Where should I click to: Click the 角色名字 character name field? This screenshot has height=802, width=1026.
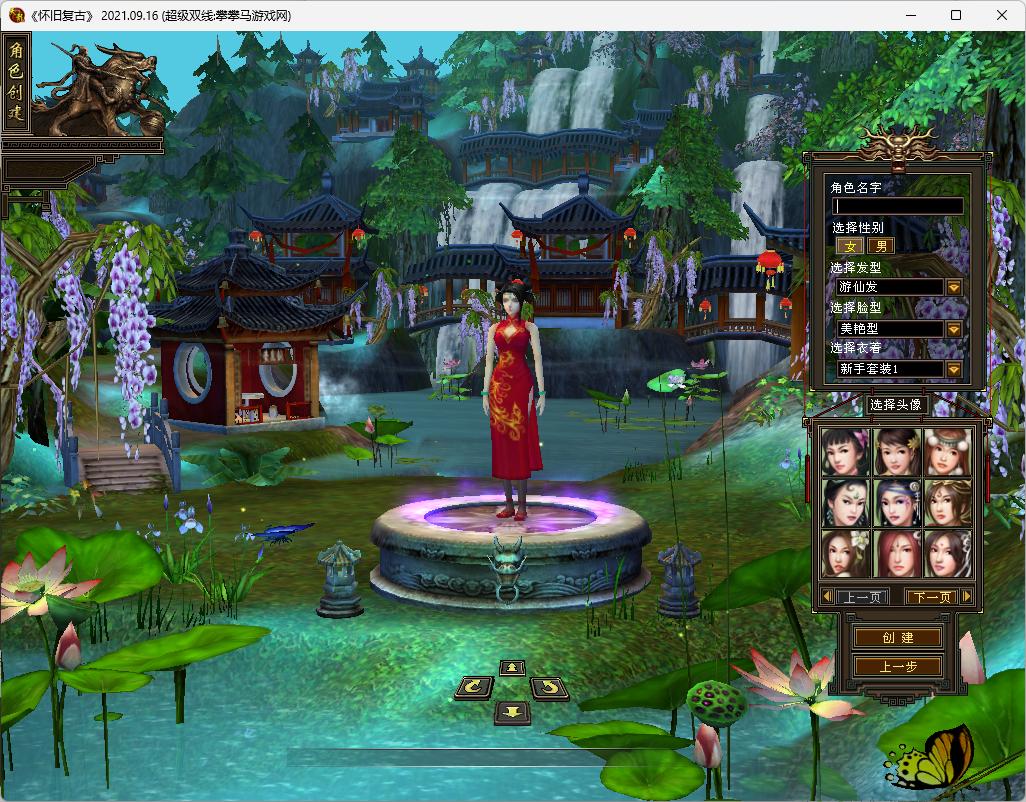tap(897, 206)
